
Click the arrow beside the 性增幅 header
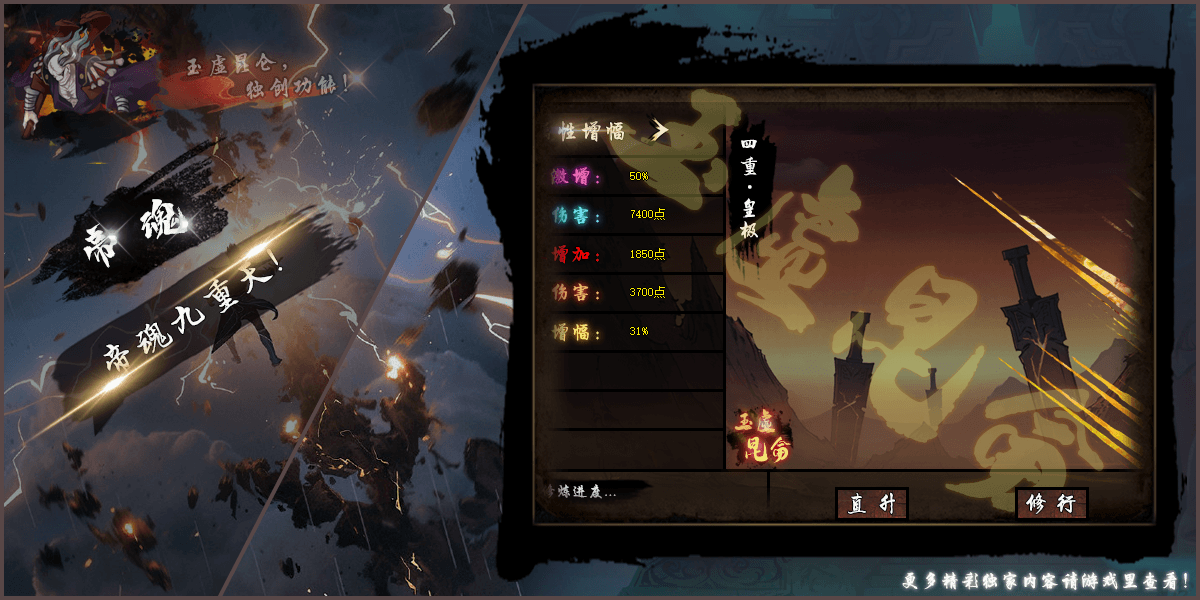(x=659, y=130)
